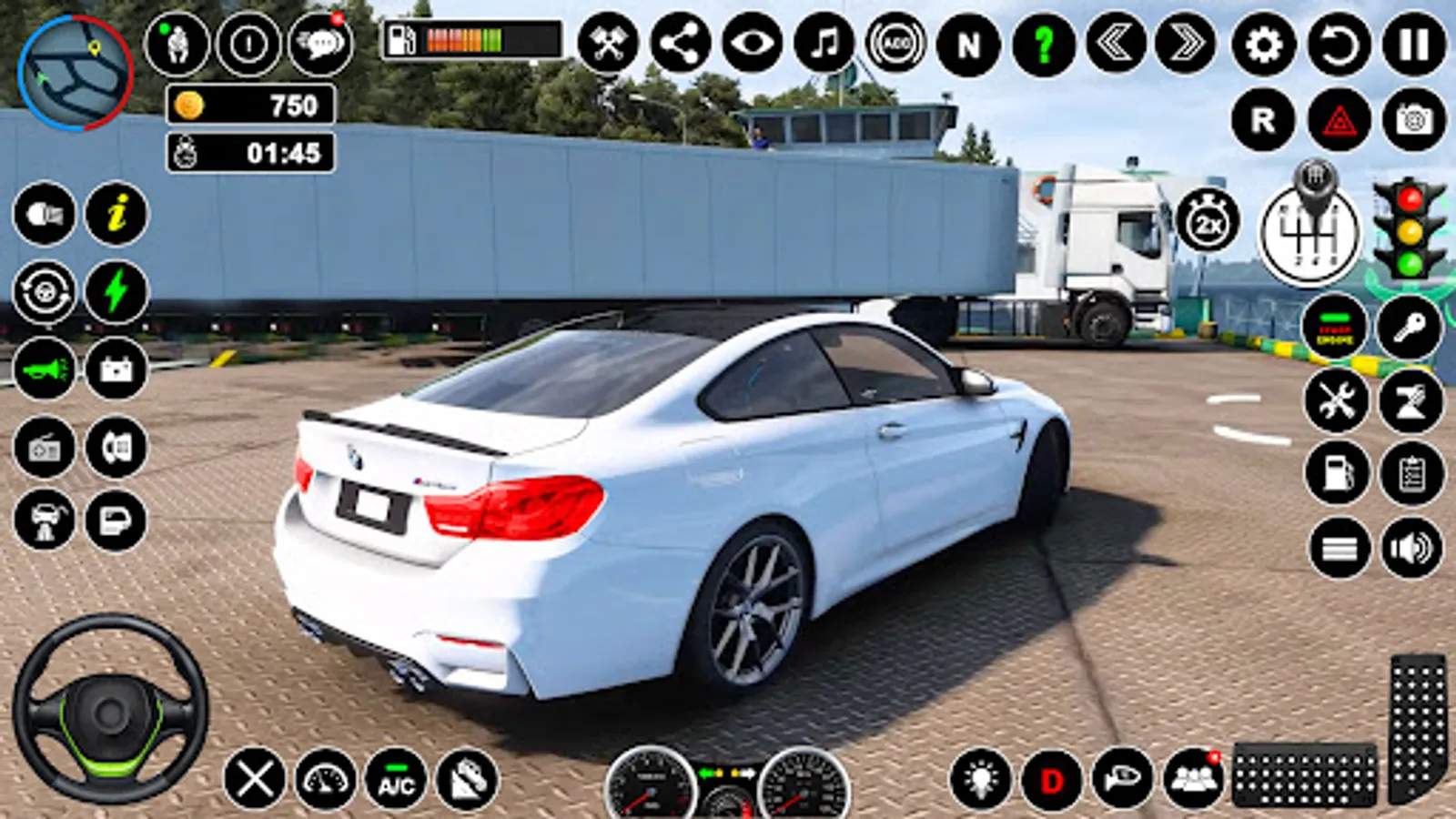The image size is (1456, 819).
Task: Click the share icon
Action: point(681,43)
